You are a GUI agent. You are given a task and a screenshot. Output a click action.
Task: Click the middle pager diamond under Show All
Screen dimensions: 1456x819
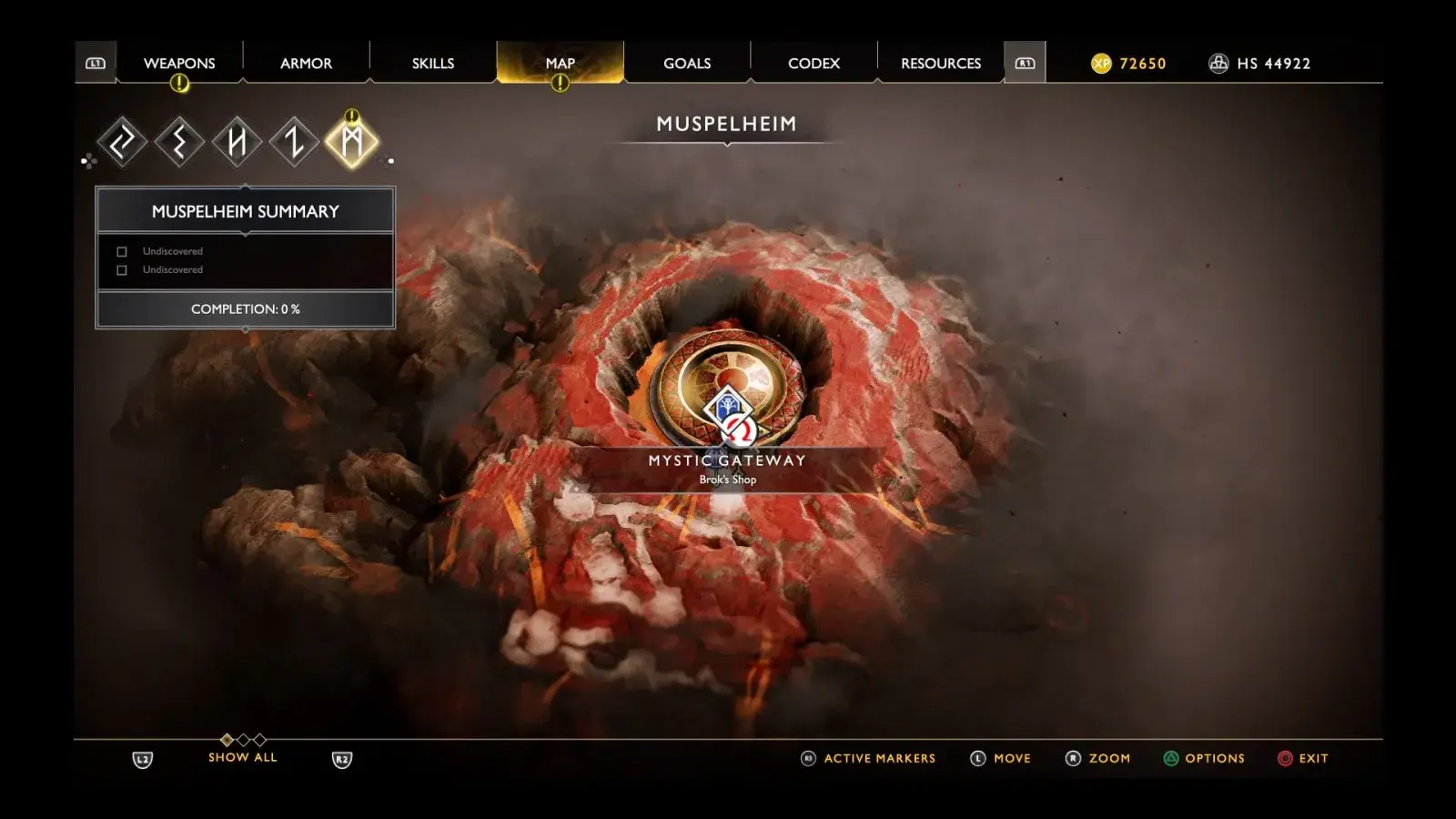point(242,740)
